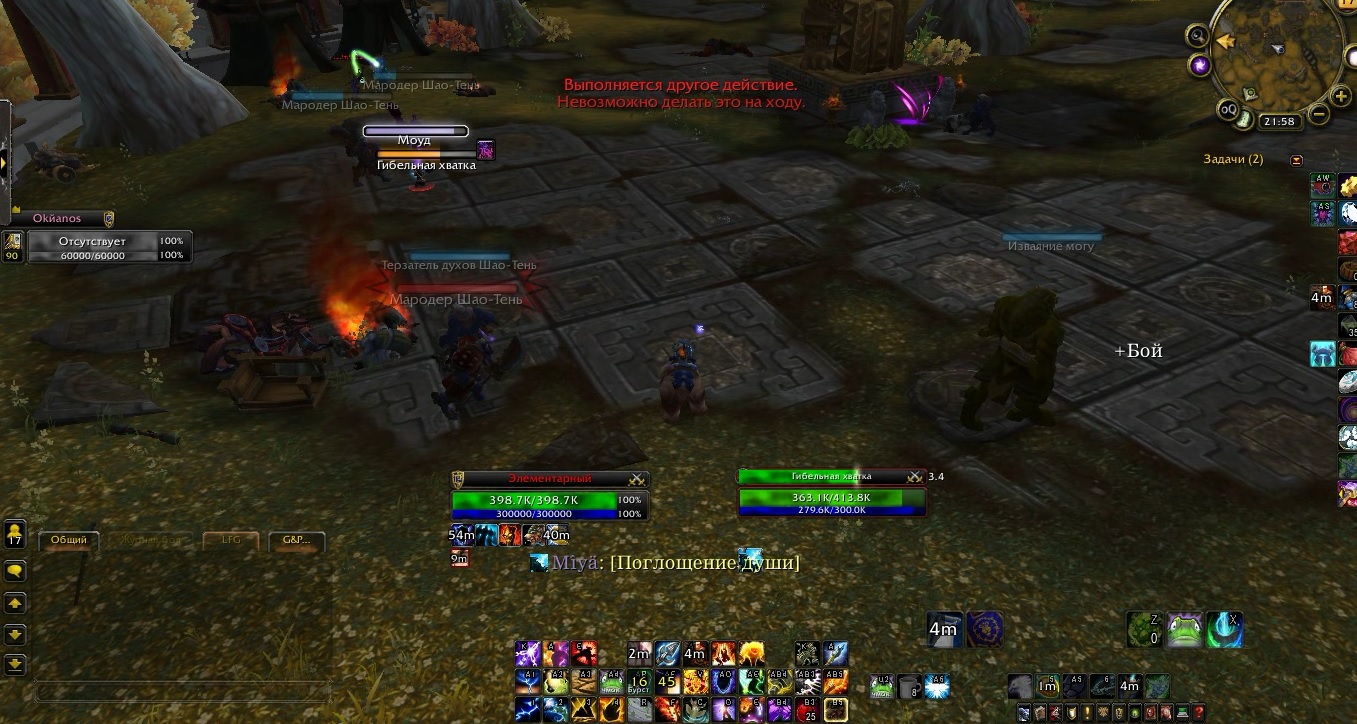Cast the Бурст ability showing 16
The width and height of the screenshot is (1357, 724).
[x=639, y=682]
